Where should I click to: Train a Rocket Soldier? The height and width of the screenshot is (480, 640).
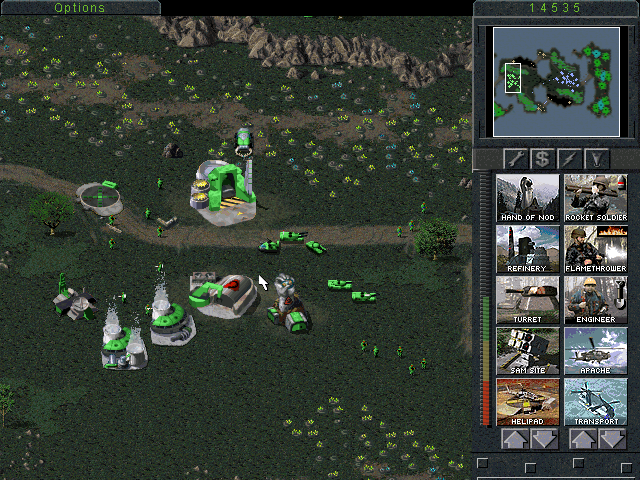click(595, 198)
